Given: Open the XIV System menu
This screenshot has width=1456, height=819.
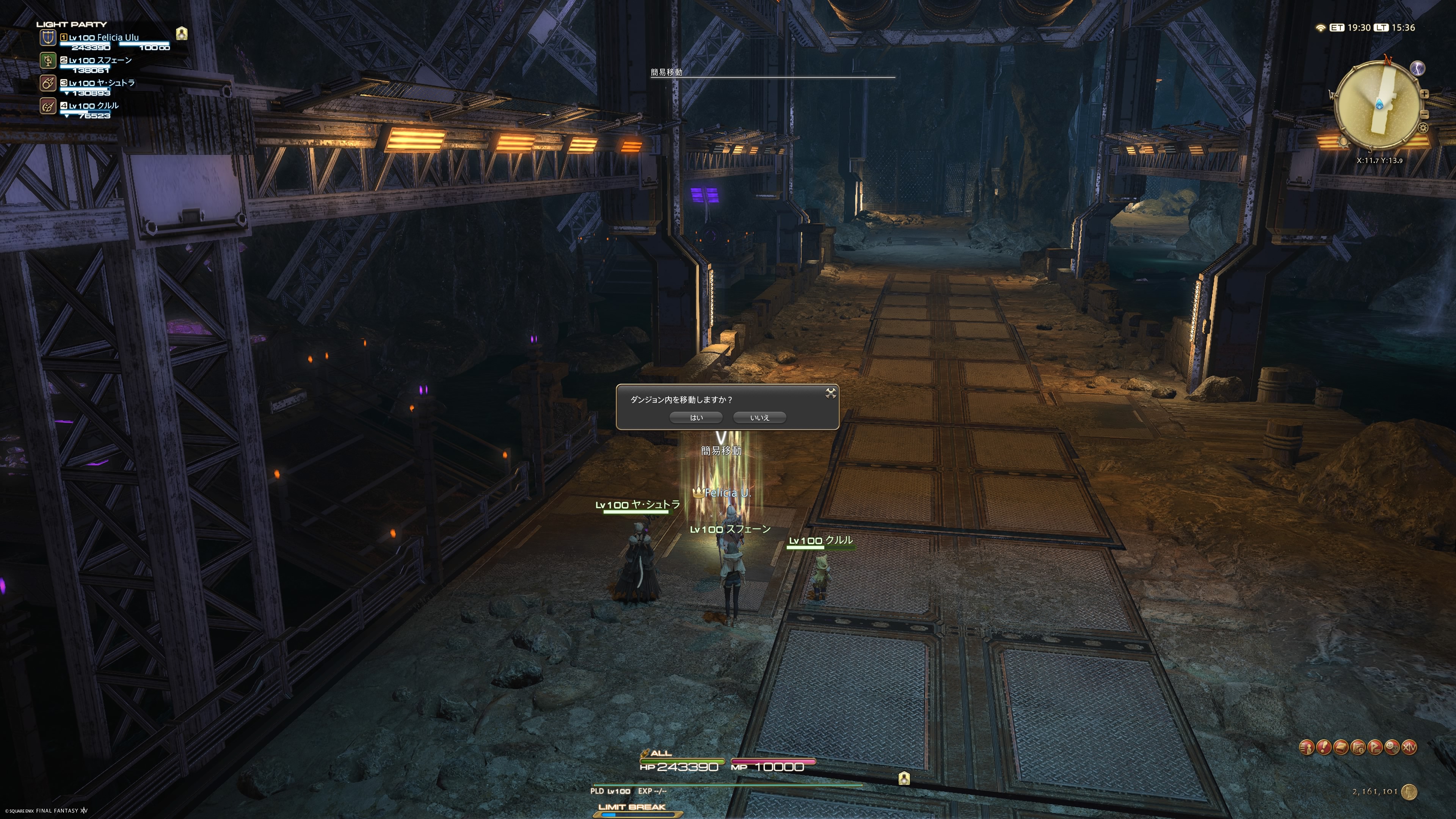Looking at the screenshot, I should point(1409,747).
